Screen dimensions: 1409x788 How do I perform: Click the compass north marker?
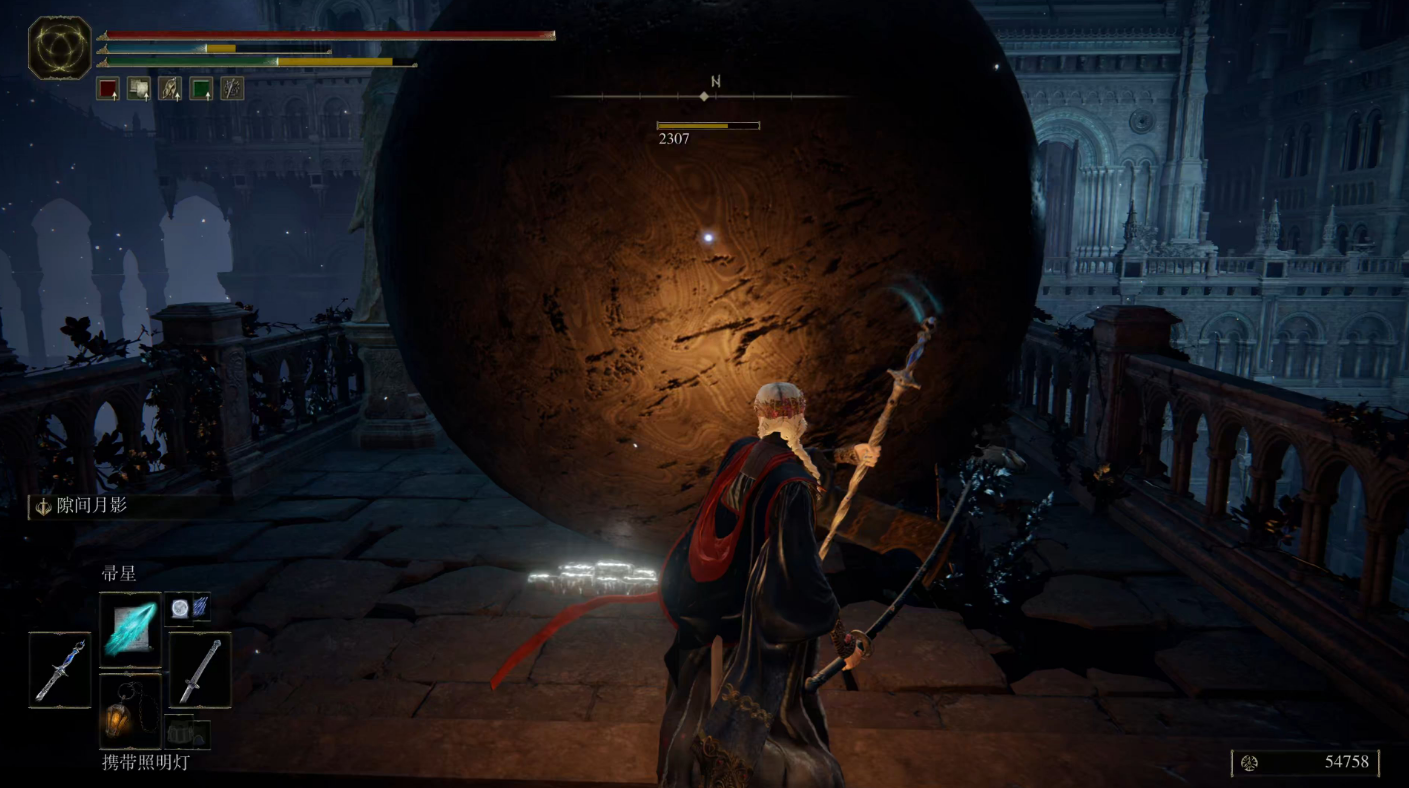pos(716,82)
